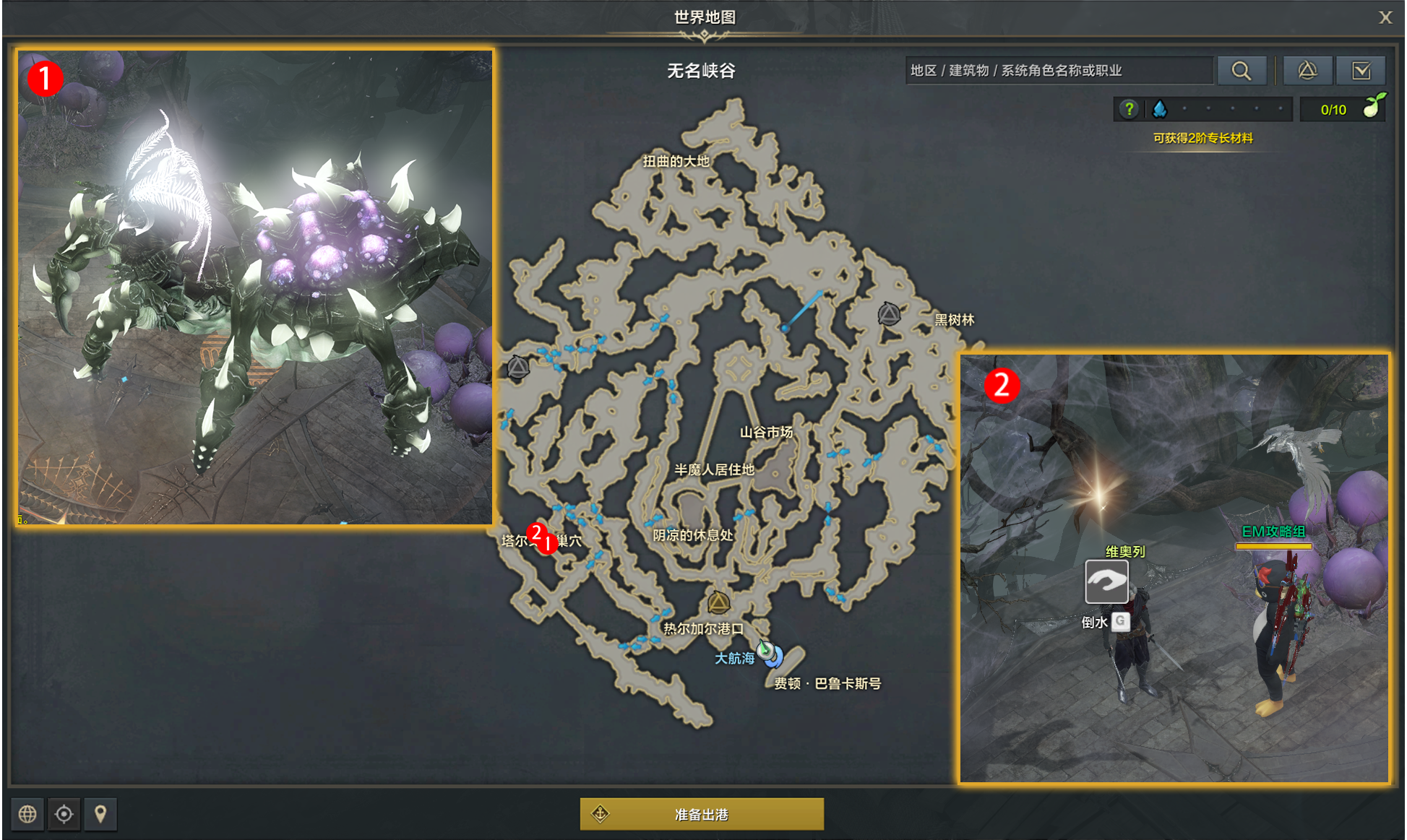Click the 准备出港 button
The image size is (1407, 840).
[x=701, y=814]
